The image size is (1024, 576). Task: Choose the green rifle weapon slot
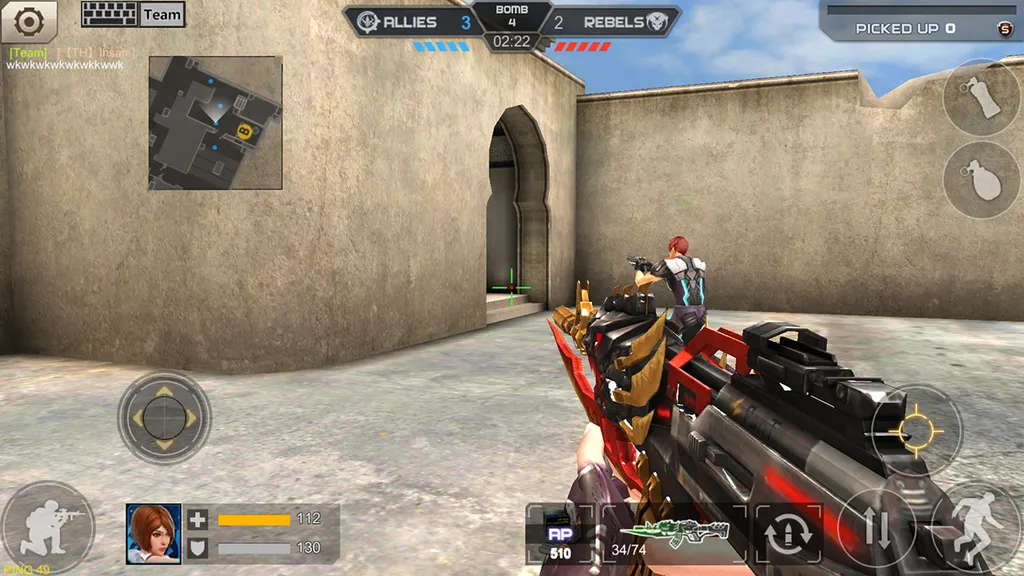[674, 535]
